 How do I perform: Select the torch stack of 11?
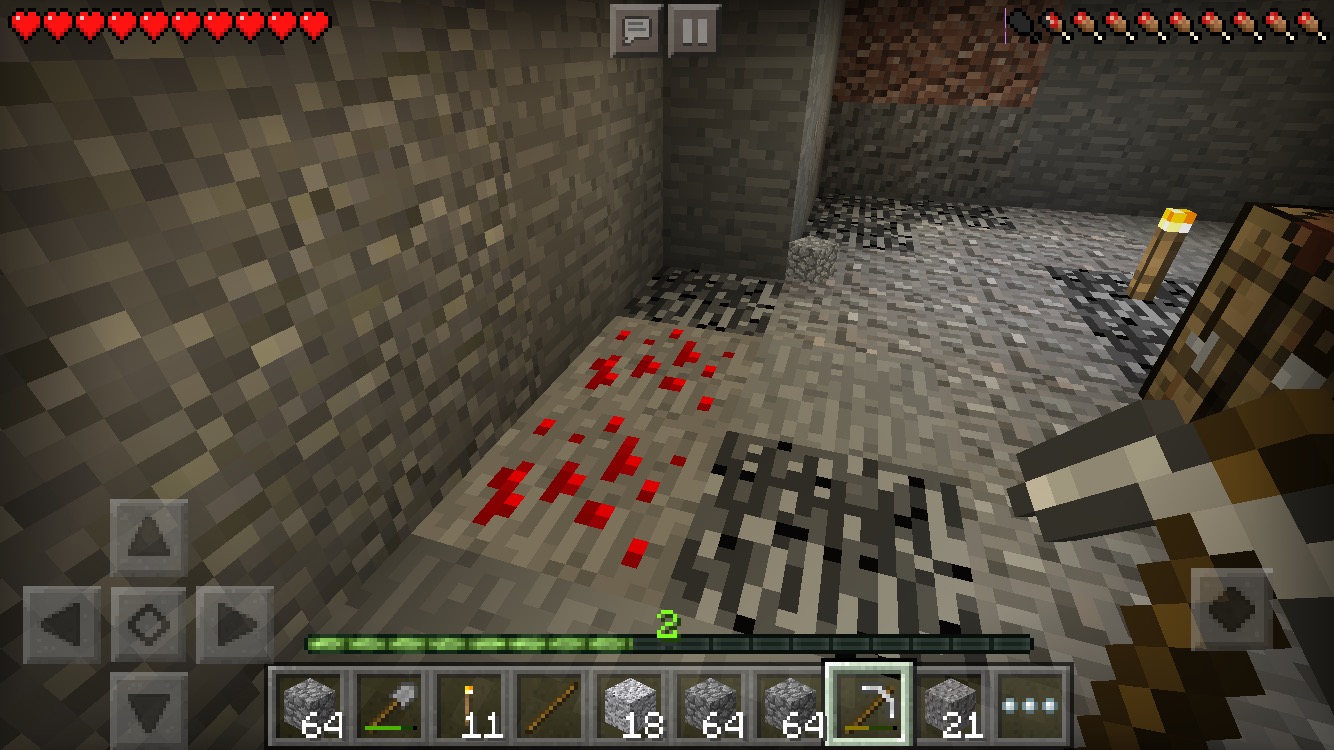coord(468,705)
